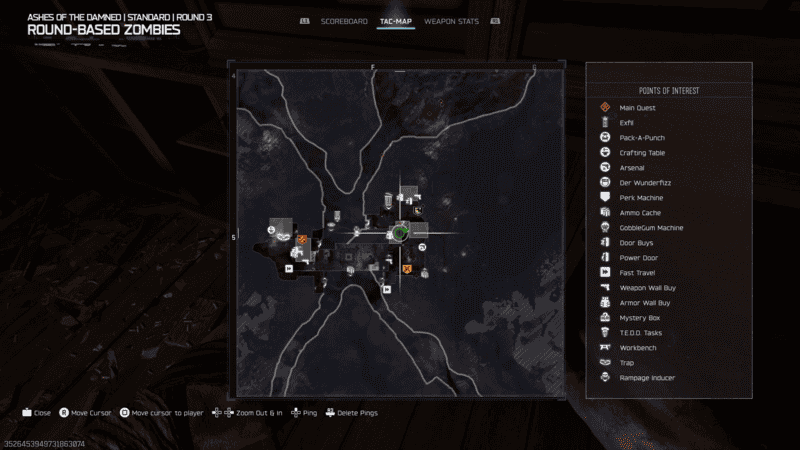The height and width of the screenshot is (450, 800).
Task: Select the Rampage Inducer legend entry
Action: [647, 378]
